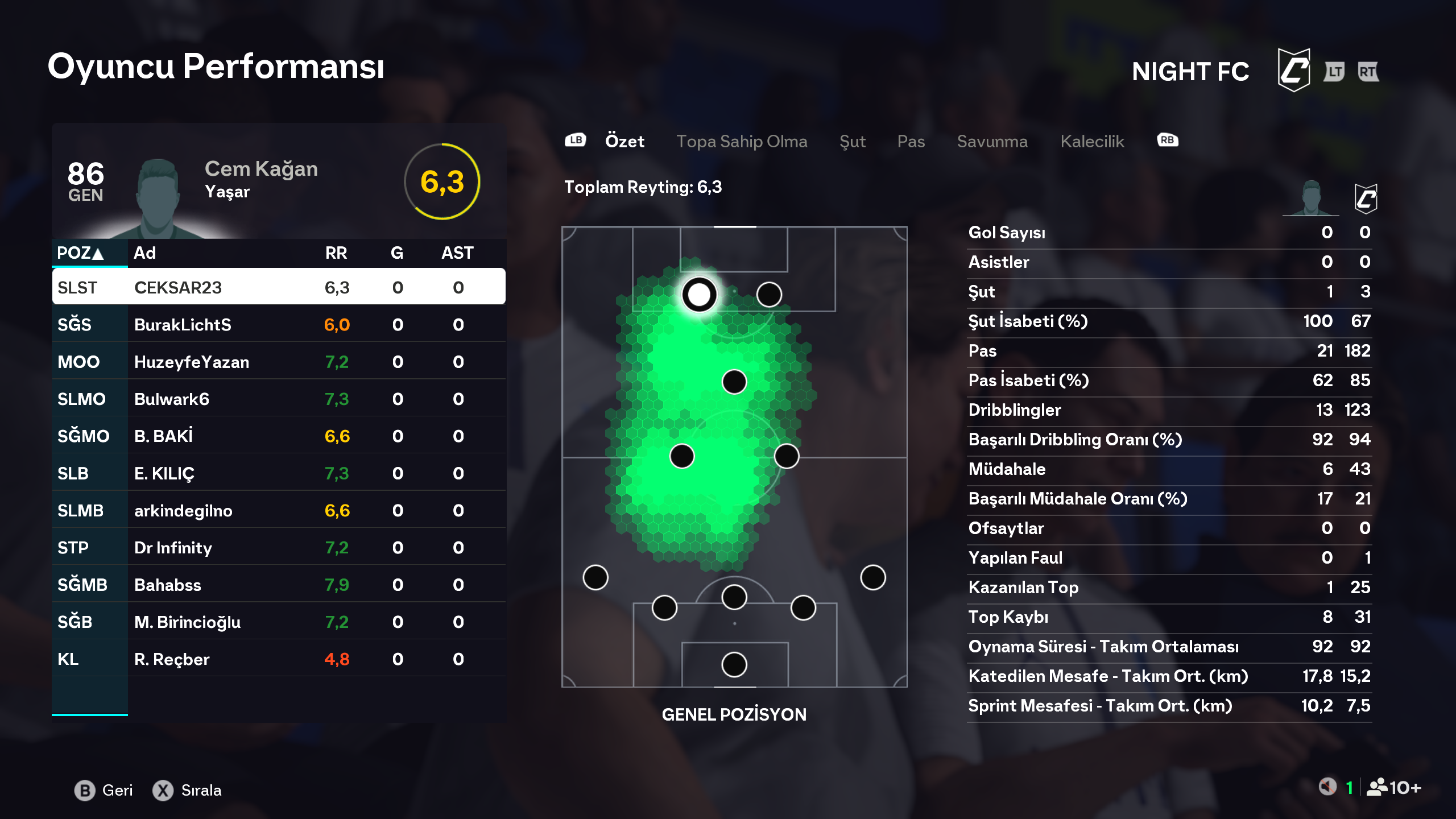Go back with the Geri button
Screen dimensions: 1456x819
coord(104,791)
